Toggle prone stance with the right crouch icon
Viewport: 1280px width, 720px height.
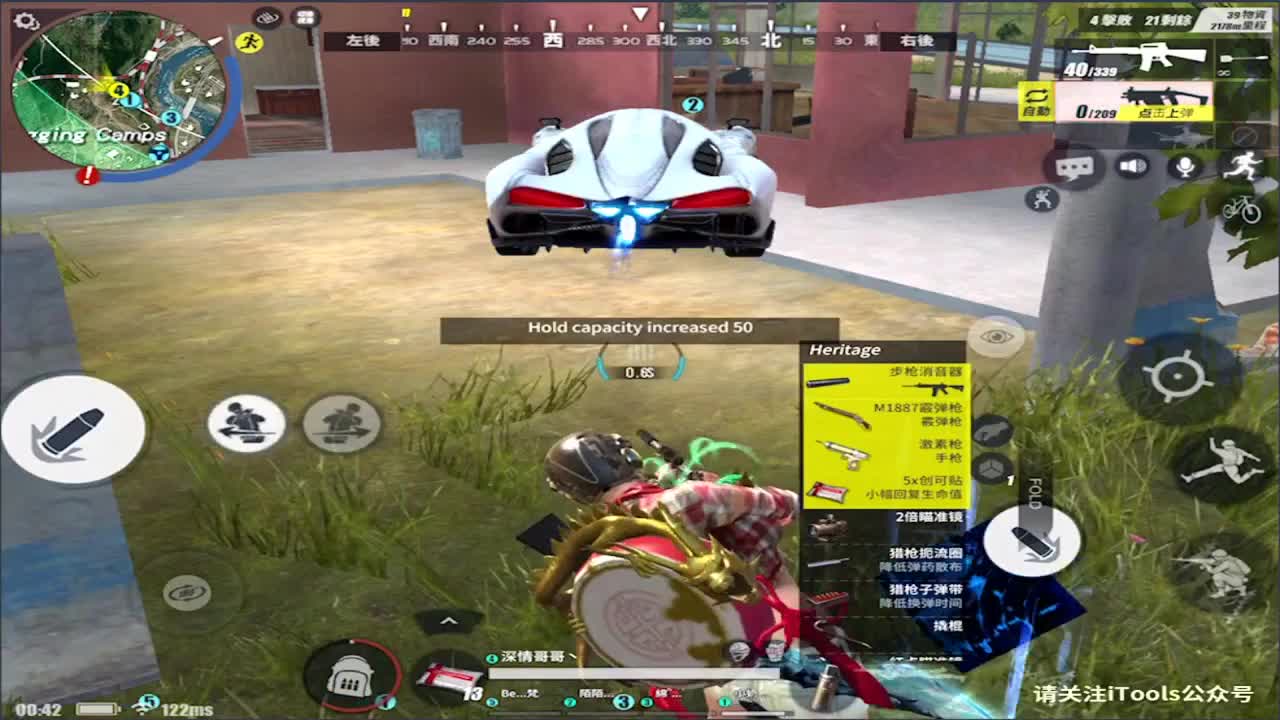pyautogui.click(x=345, y=425)
